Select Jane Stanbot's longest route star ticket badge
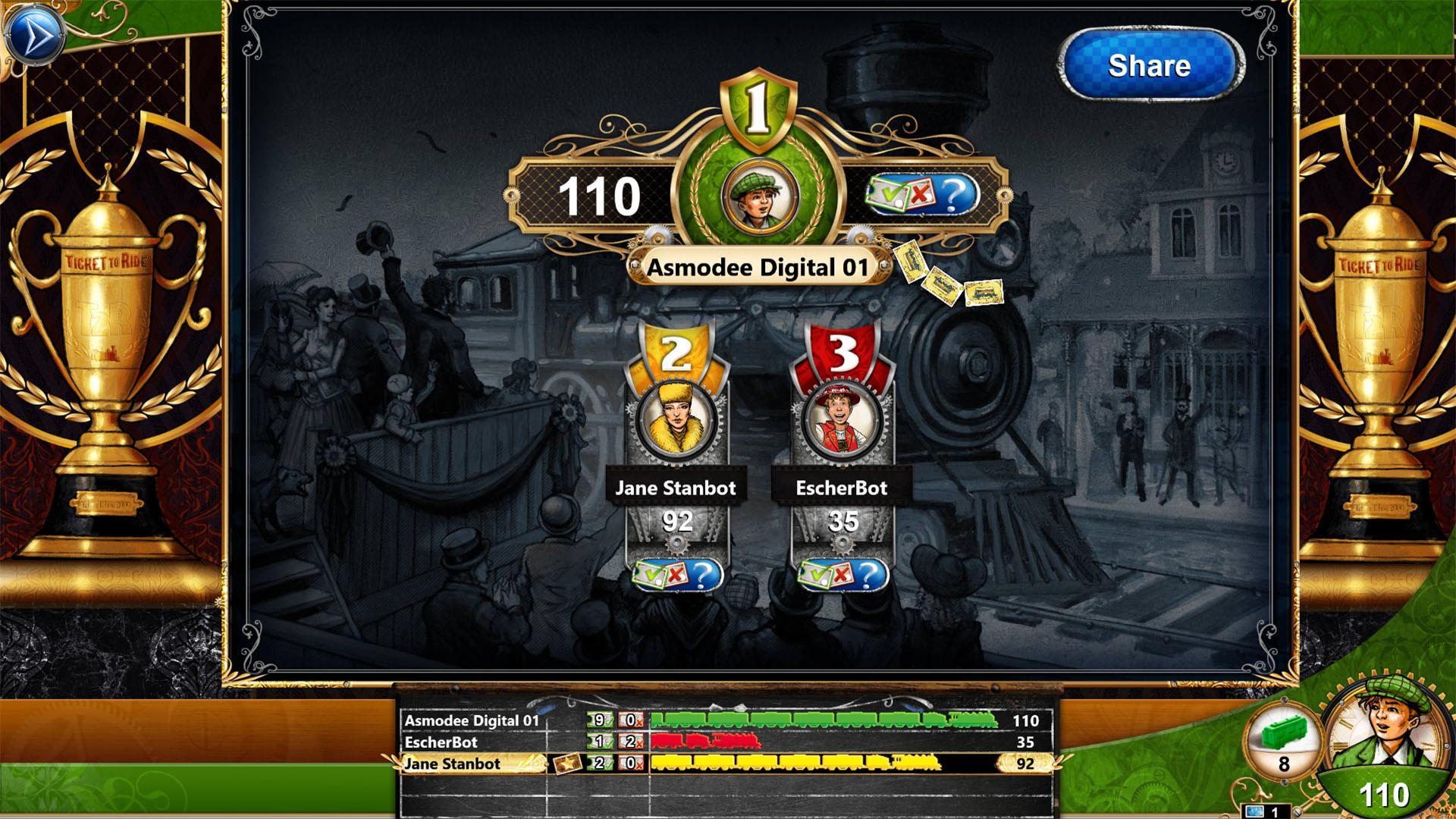The image size is (1456, 819). (x=566, y=764)
